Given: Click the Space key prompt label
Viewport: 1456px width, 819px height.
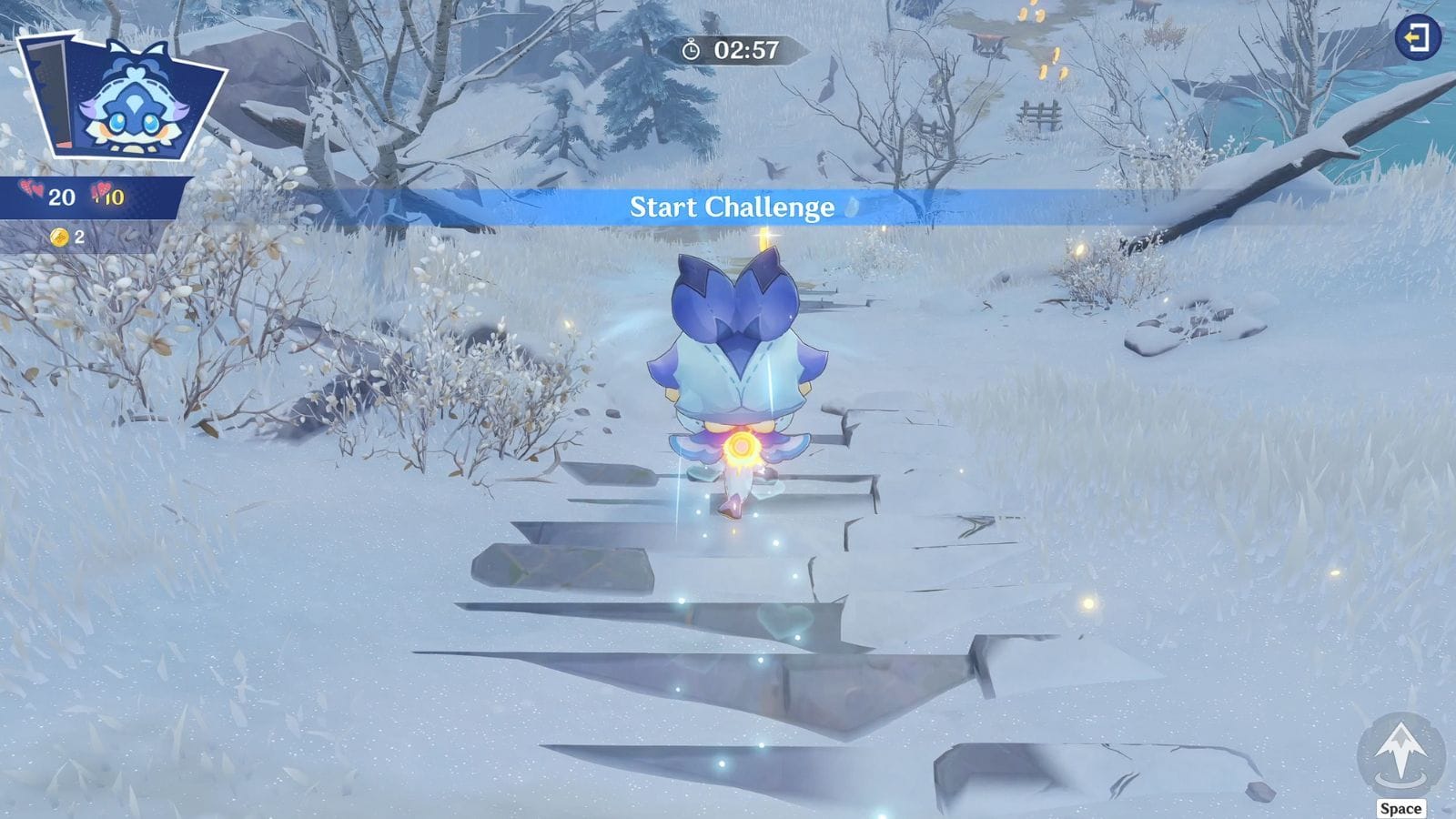Looking at the screenshot, I should point(1401,807).
